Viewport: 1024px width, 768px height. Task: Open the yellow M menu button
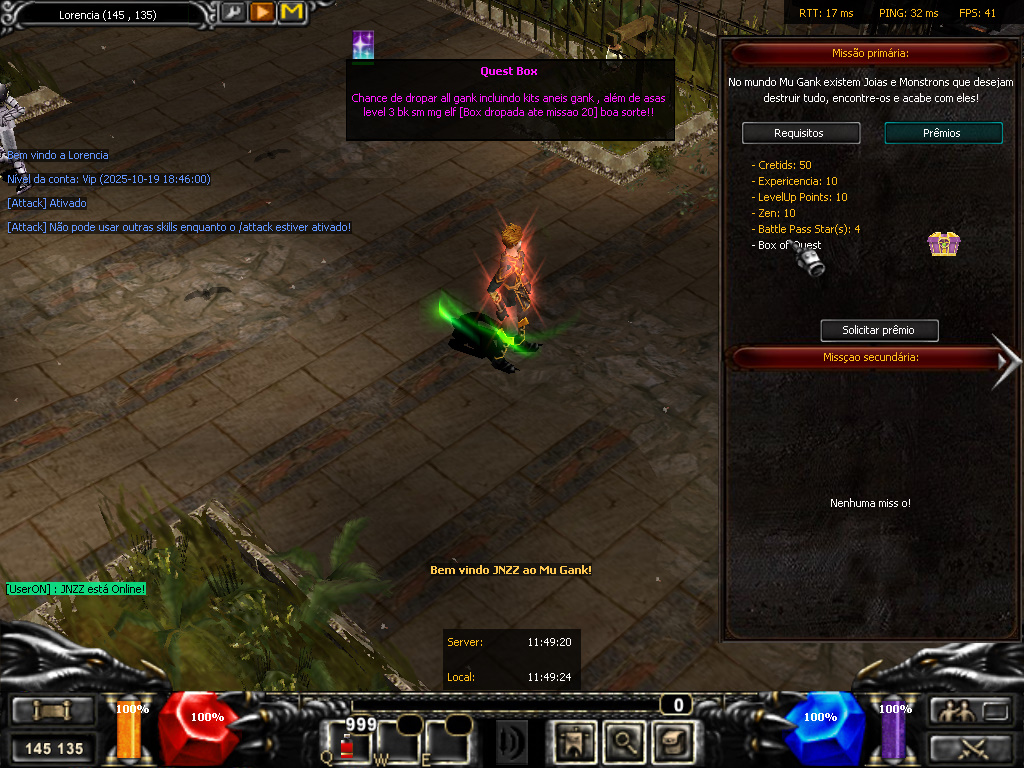pos(291,13)
